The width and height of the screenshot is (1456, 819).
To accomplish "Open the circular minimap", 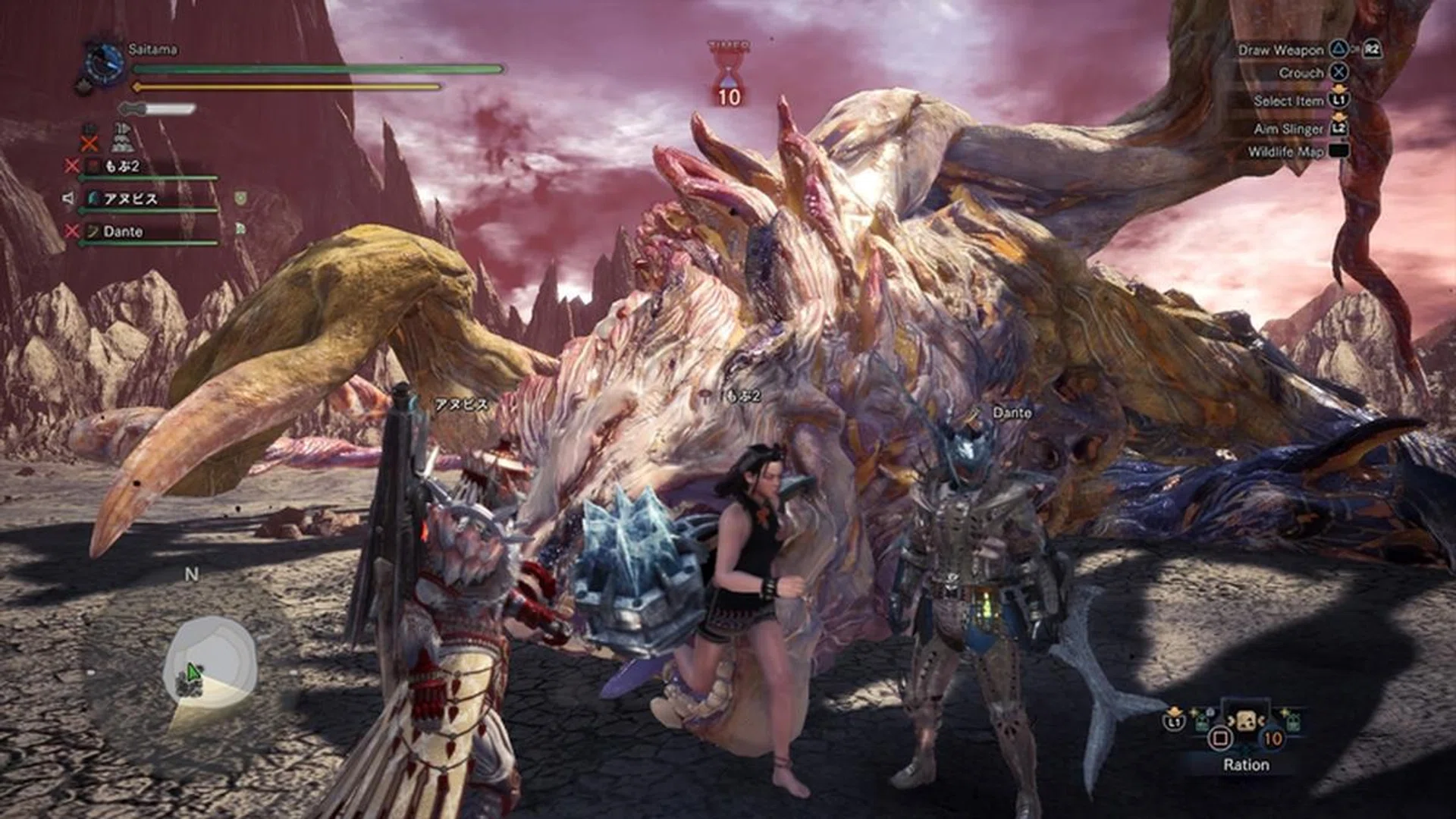I will tap(210, 659).
